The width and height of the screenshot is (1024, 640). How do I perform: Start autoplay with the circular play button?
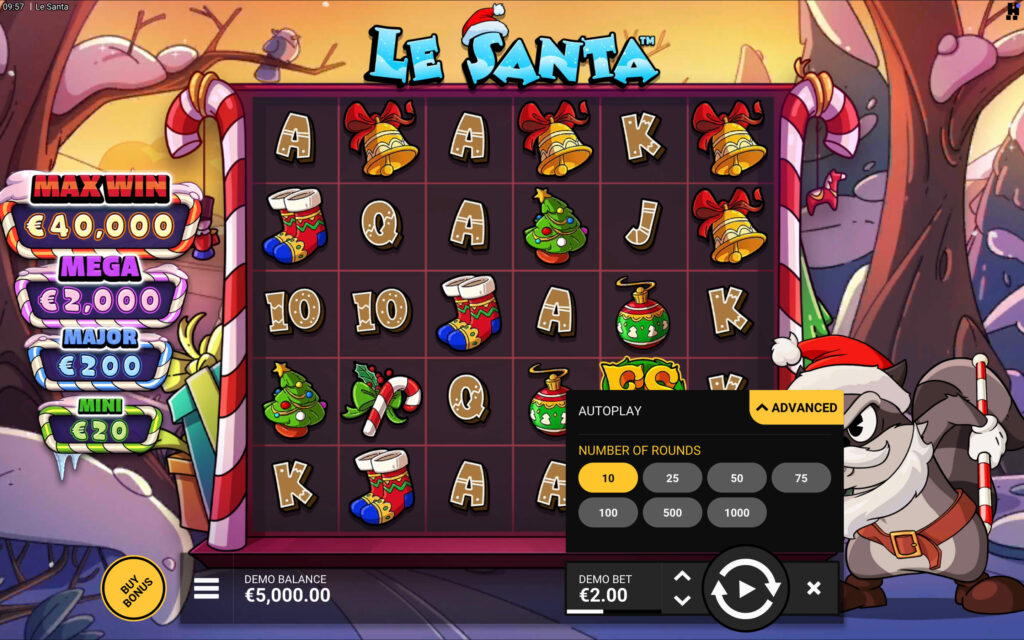[x=746, y=589]
